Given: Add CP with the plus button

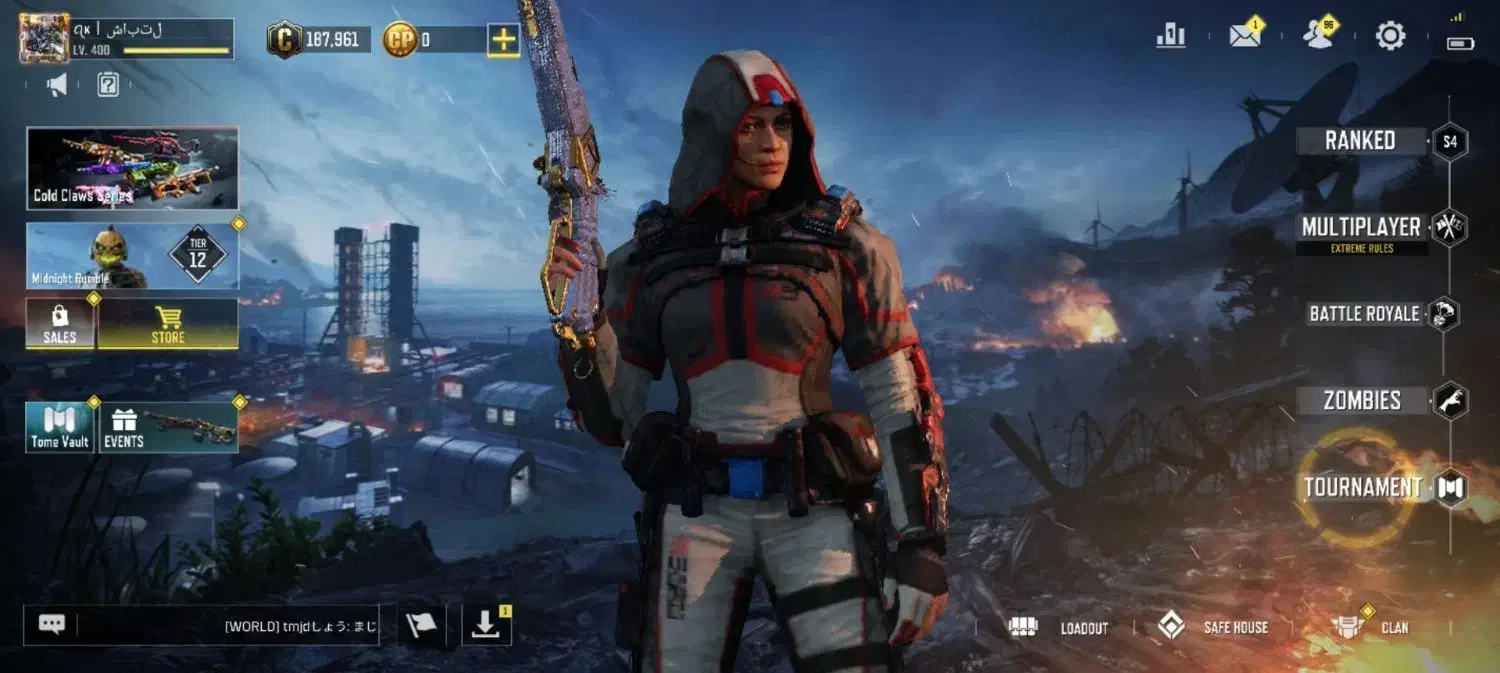Looking at the screenshot, I should tap(503, 40).
